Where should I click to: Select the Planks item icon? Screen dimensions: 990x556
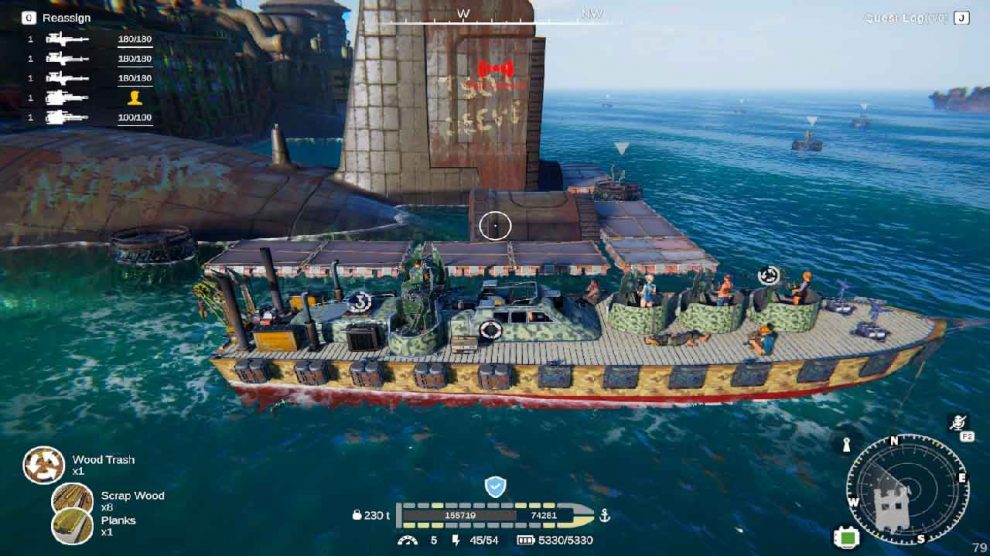[x=72, y=525]
